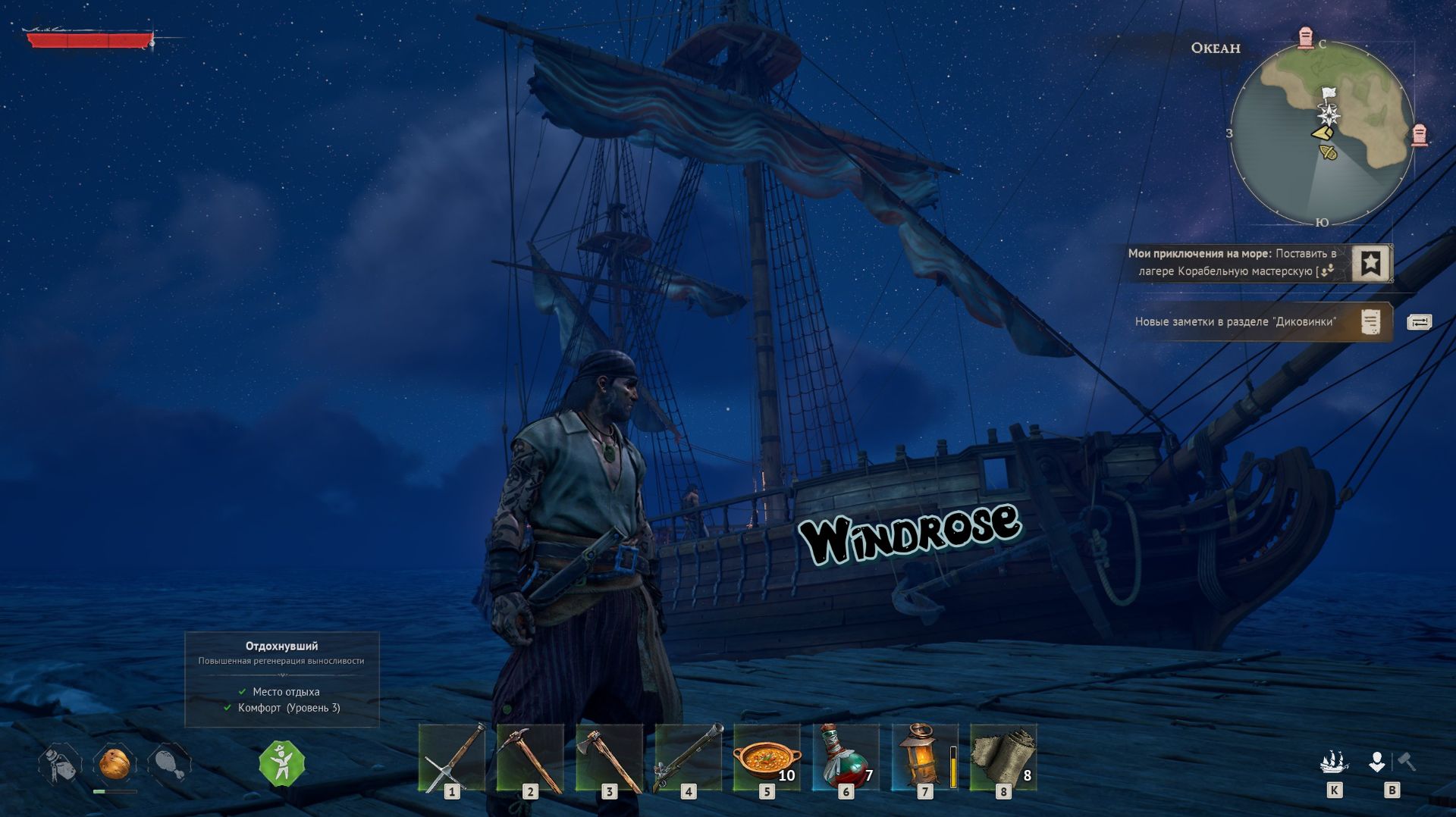Equip the pickaxe from the hotbar
The width and height of the screenshot is (1456, 817).
tap(530, 757)
